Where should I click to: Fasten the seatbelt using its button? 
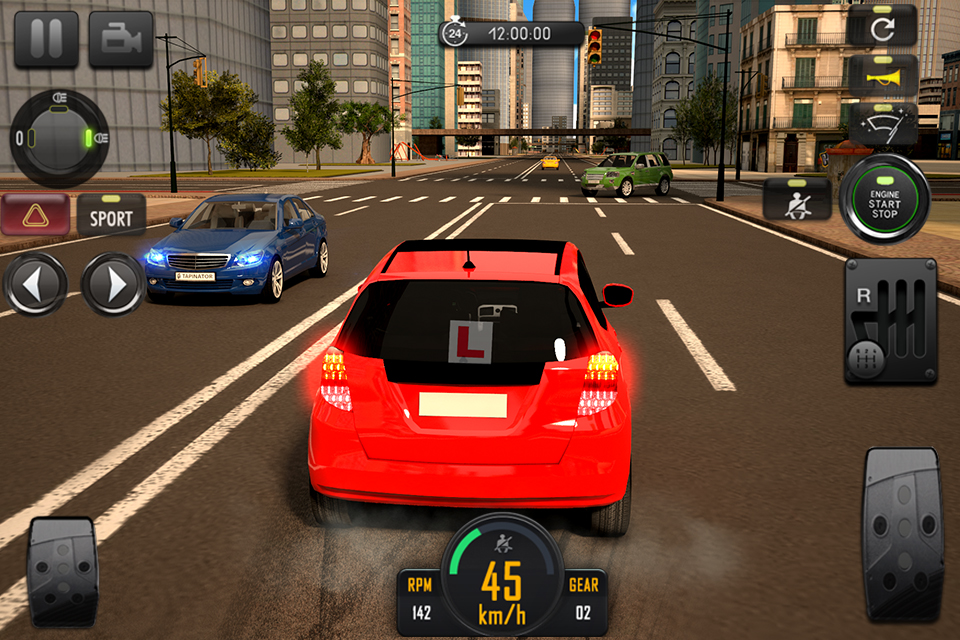[x=796, y=198]
